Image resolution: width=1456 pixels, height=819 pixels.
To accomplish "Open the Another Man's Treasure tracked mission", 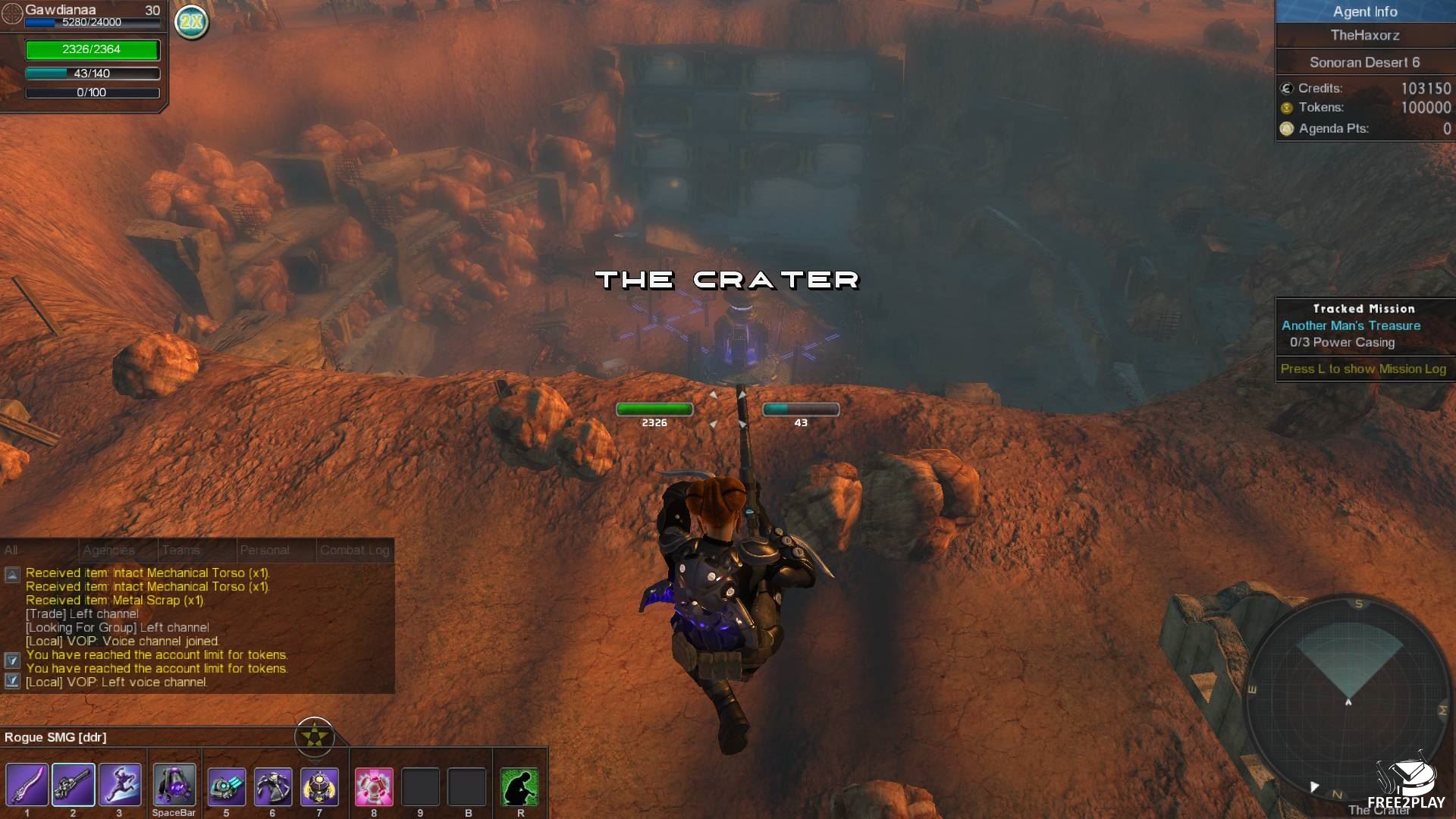I will click(1351, 325).
